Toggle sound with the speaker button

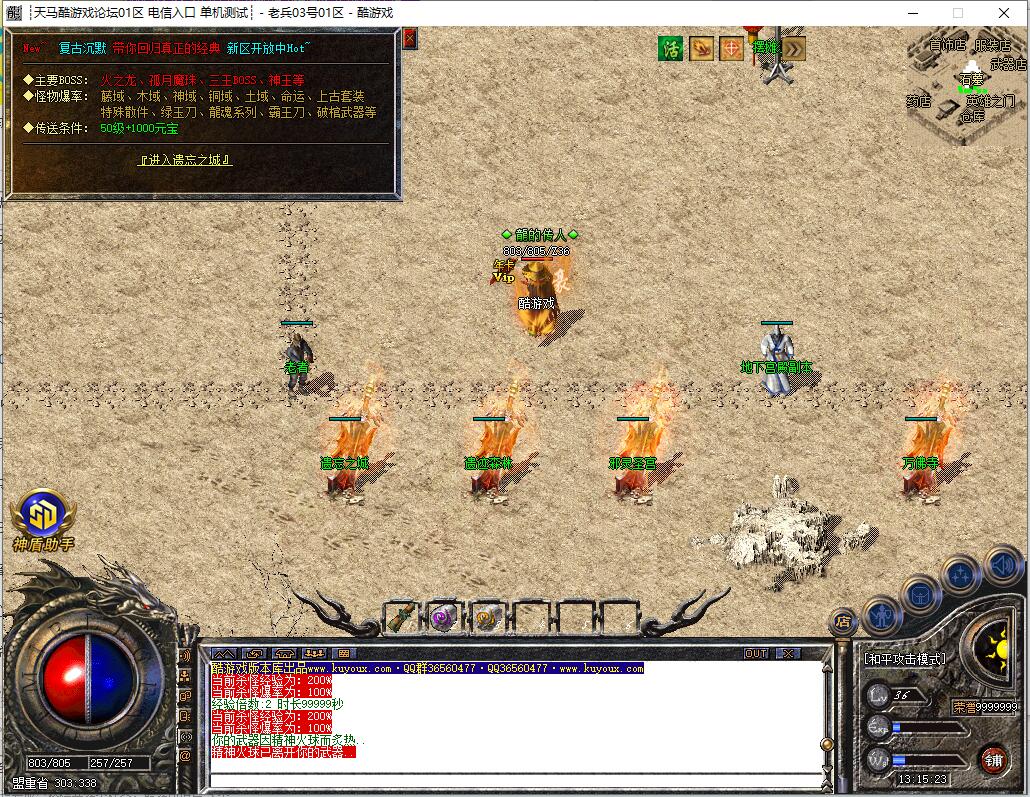pyautogui.click(x=1001, y=565)
